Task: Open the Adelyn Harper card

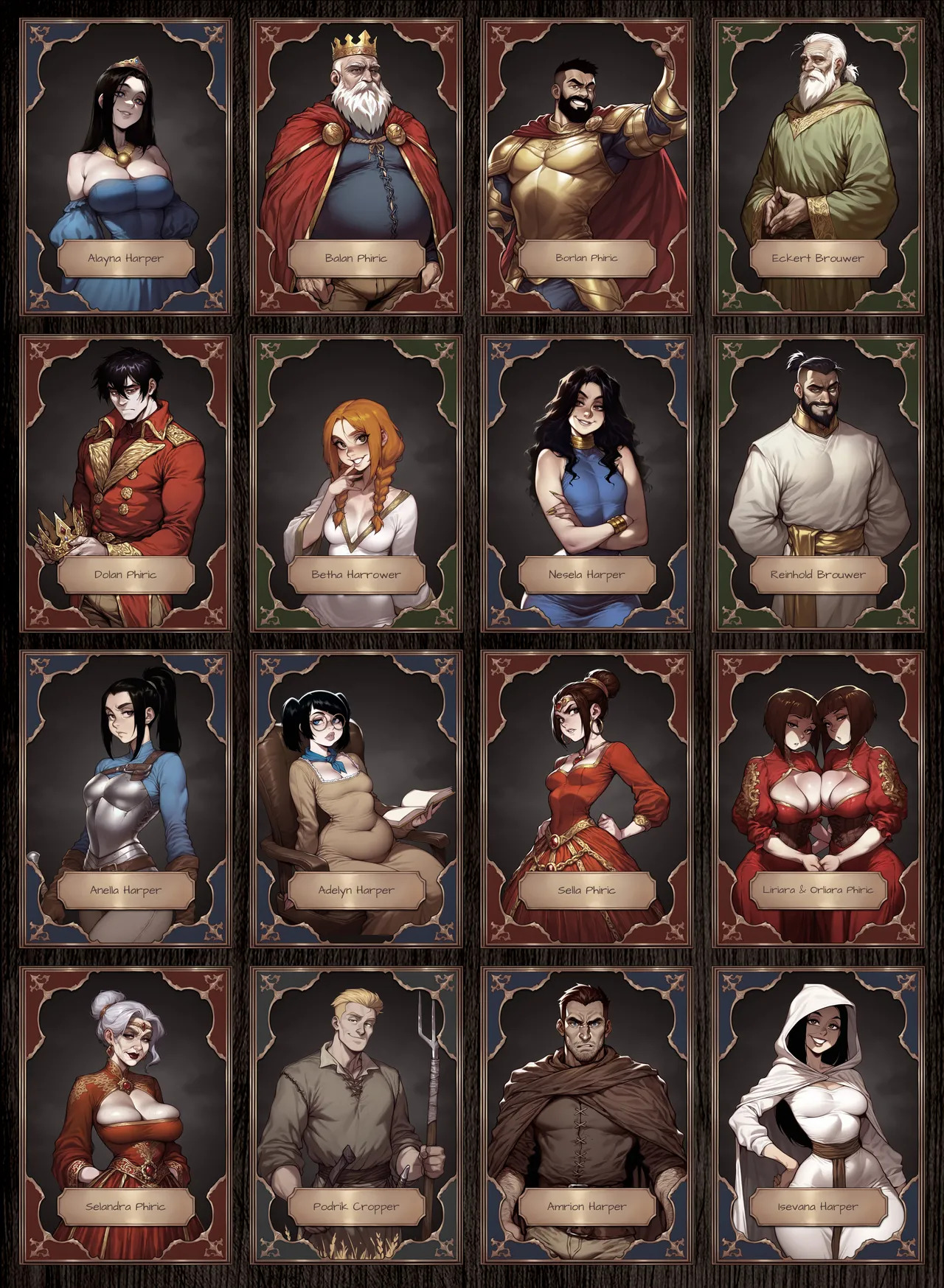Action: coord(356,799)
